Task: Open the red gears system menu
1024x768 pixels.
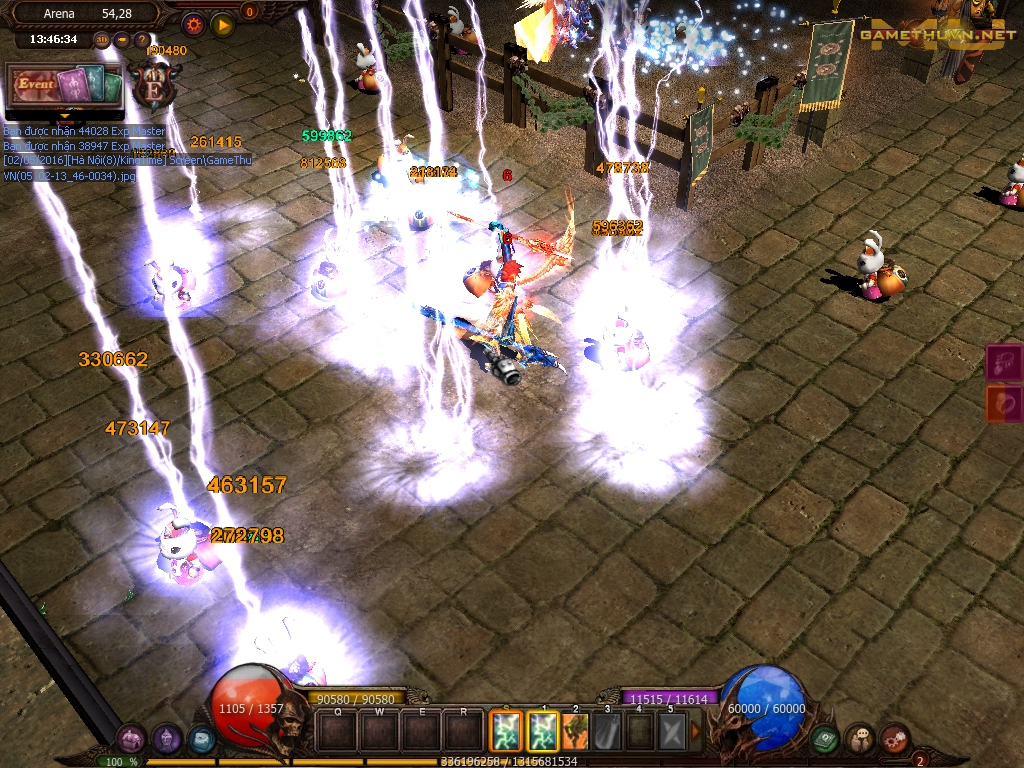Action: coord(894,739)
